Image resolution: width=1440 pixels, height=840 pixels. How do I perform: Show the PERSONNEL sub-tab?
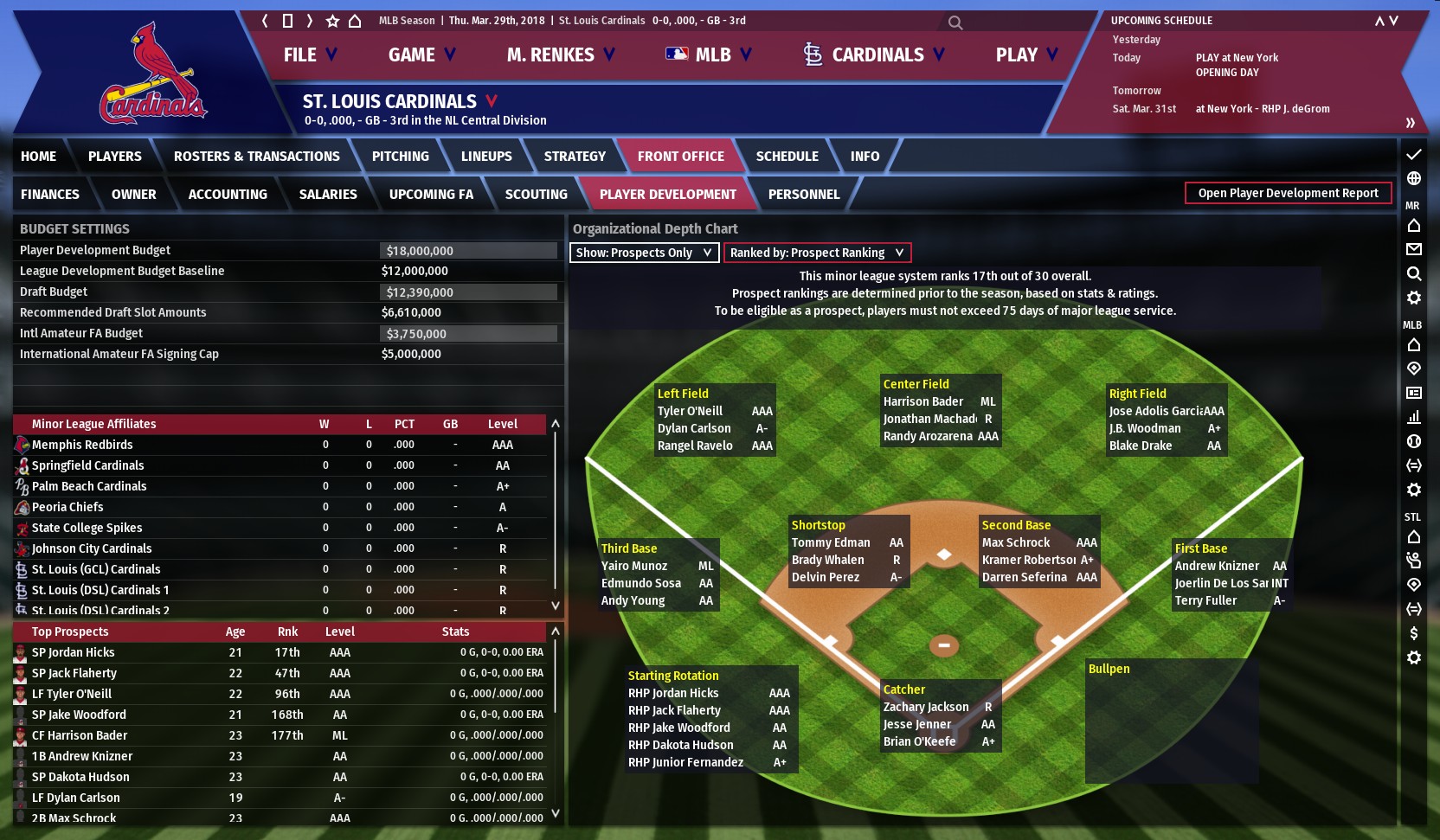pyautogui.click(x=803, y=195)
